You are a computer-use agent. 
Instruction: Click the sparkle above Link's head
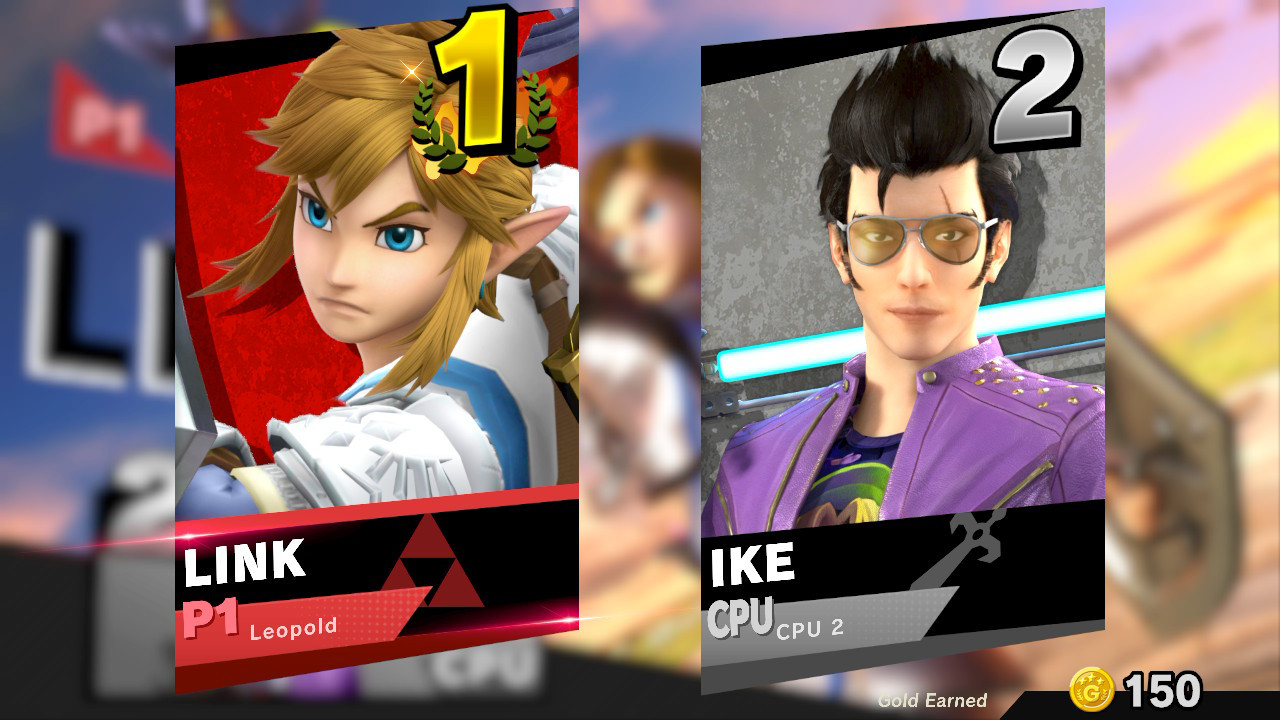(413, 70)
